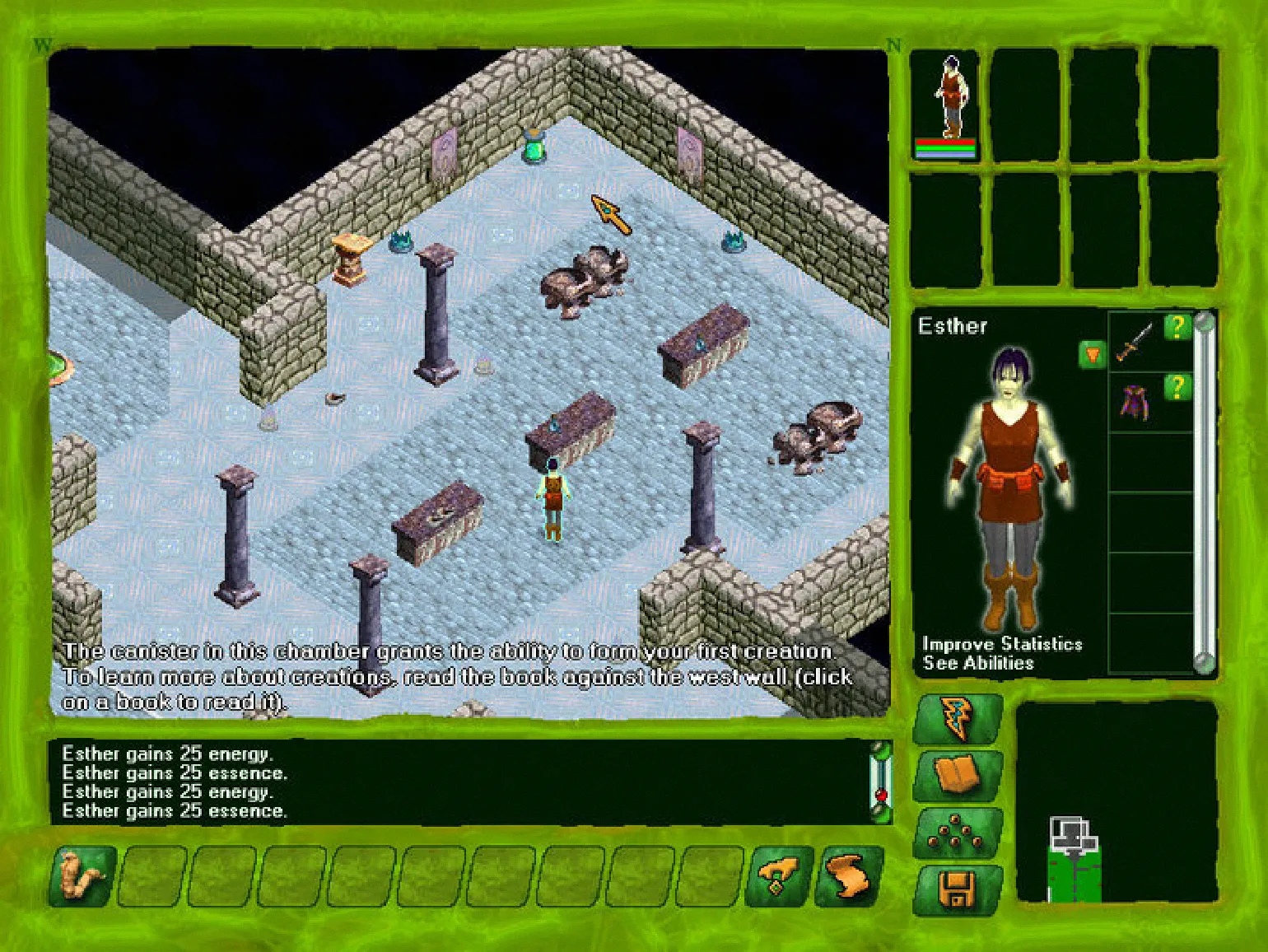Image resolution: width=1268 pixels, height=952 pixels.
Task: Click the message log scrollbar
Action: (x=881, y=780)
